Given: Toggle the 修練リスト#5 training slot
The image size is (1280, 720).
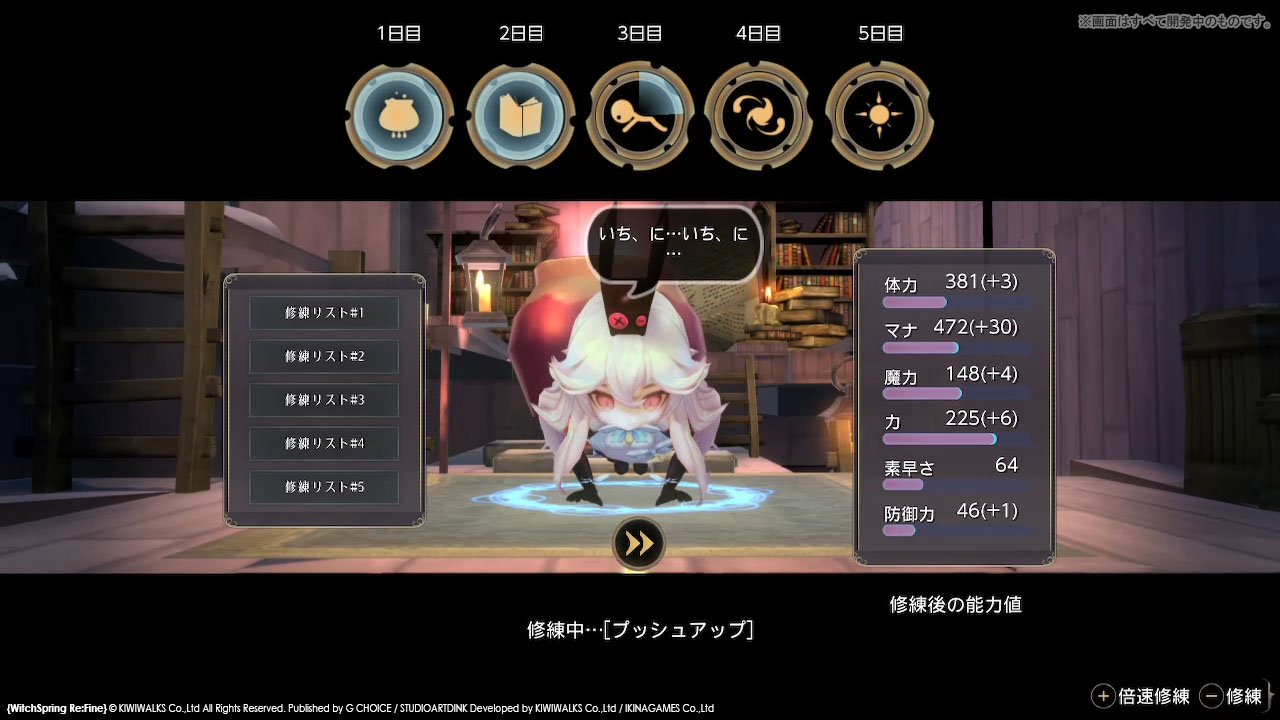Looking at the screenshot, I should [x=323, y=487].
